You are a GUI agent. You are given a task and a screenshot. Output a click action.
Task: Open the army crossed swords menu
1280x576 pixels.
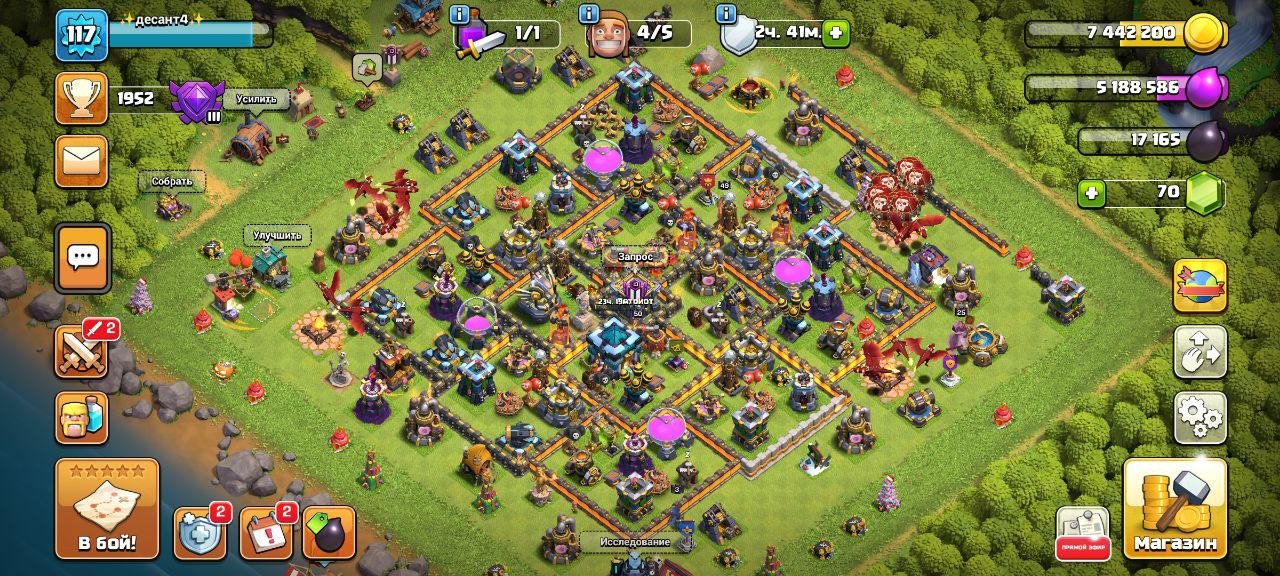(82, 351)
